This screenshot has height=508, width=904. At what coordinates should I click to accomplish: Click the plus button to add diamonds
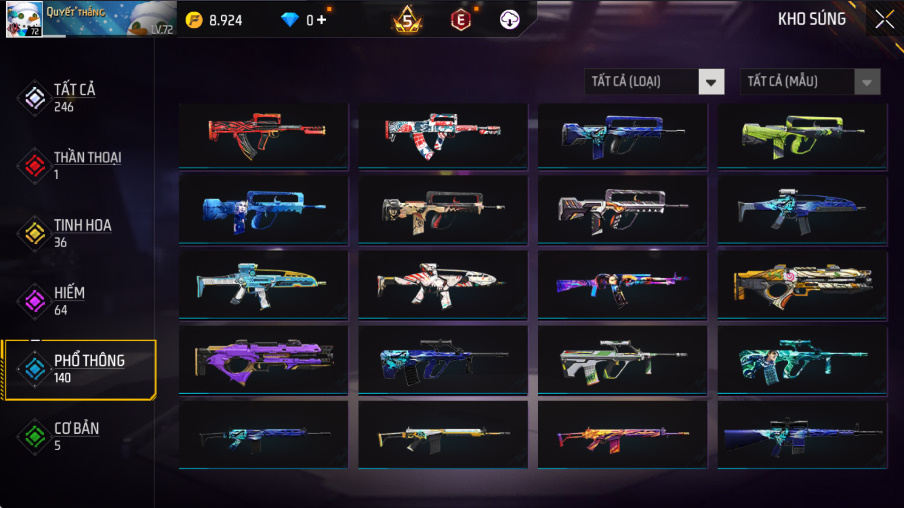click(322, 19)
